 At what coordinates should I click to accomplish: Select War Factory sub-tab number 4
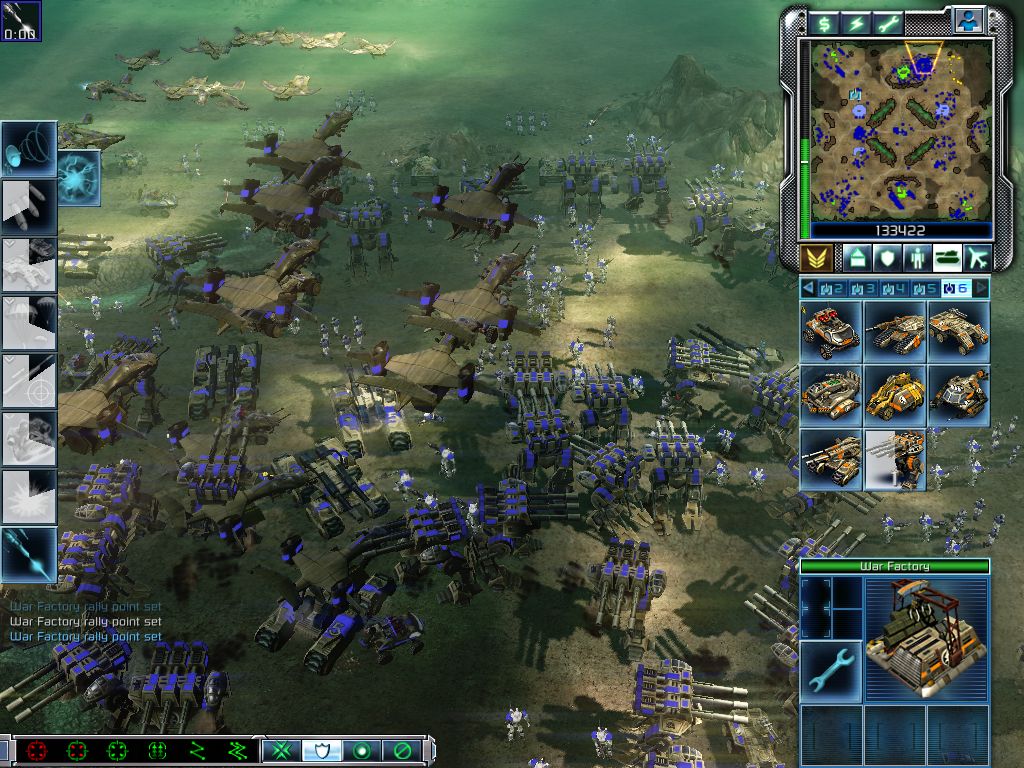coord(895,289)
